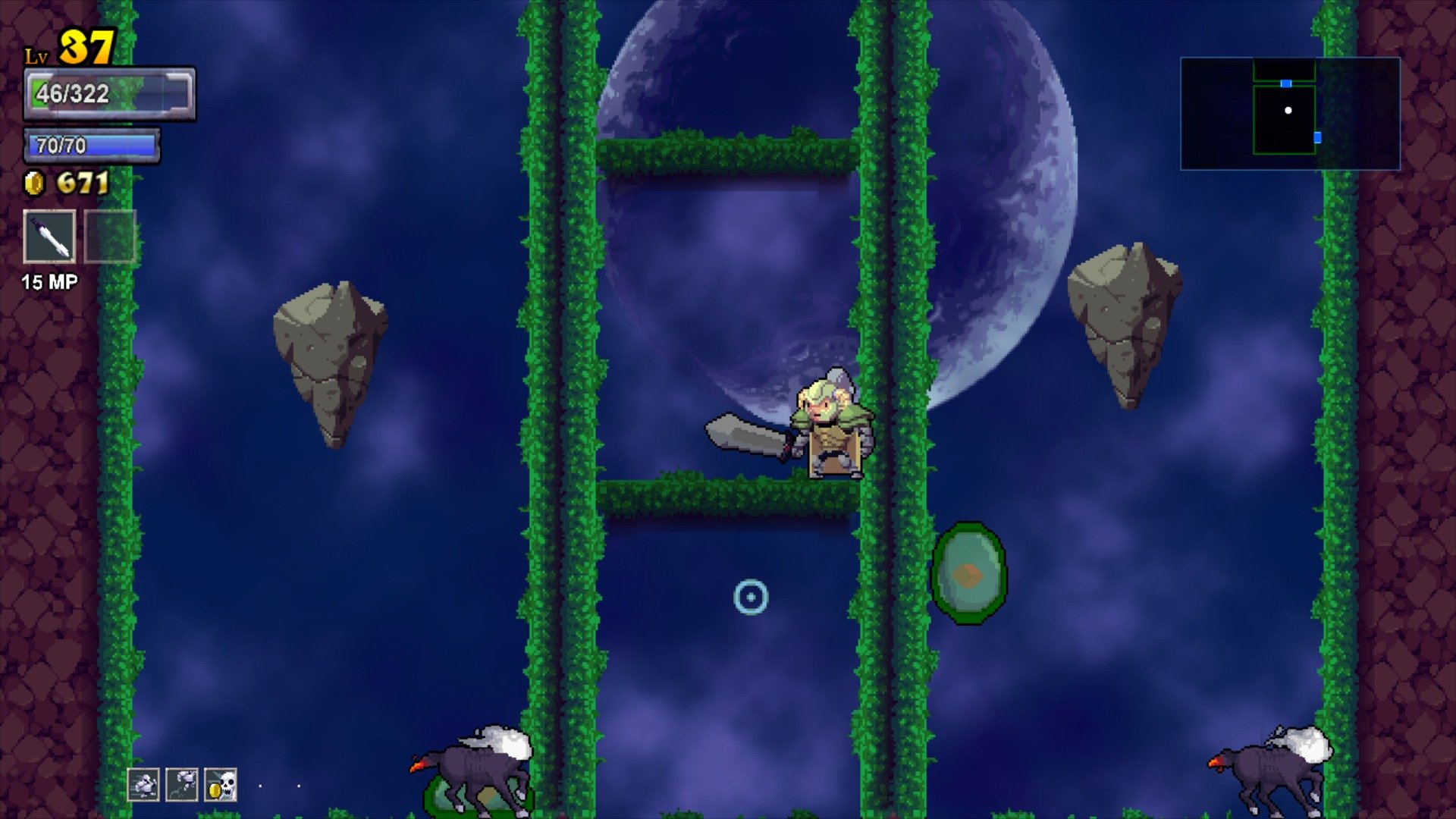1456x819 pixels.
Task: Click the white player dot on the minimap
Action: click(x=1289, y=111)
